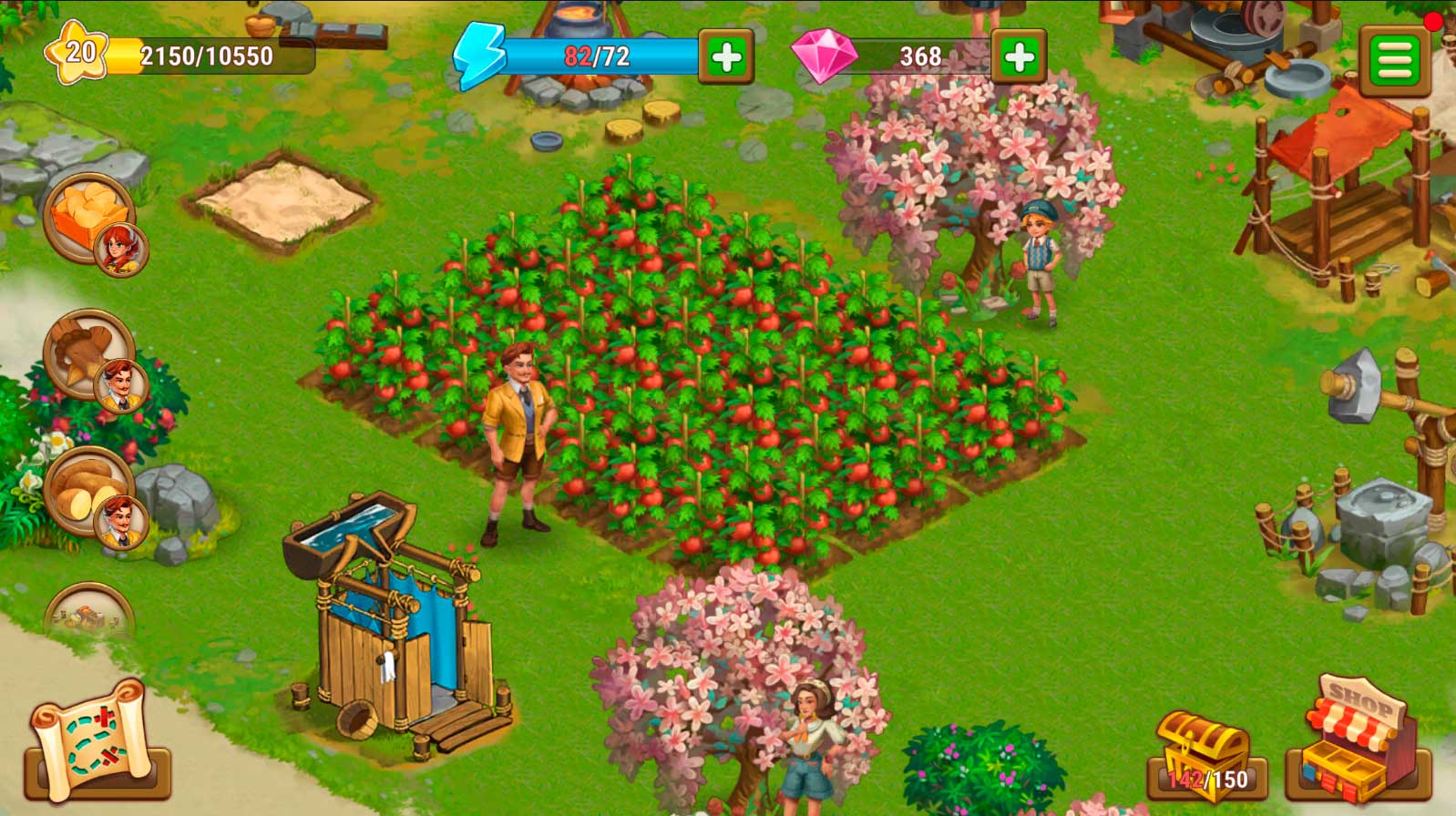The image size is (1456, 816).
Task: Open the partially hidden bottom quest icon
Action: click(x=89, y=612)
